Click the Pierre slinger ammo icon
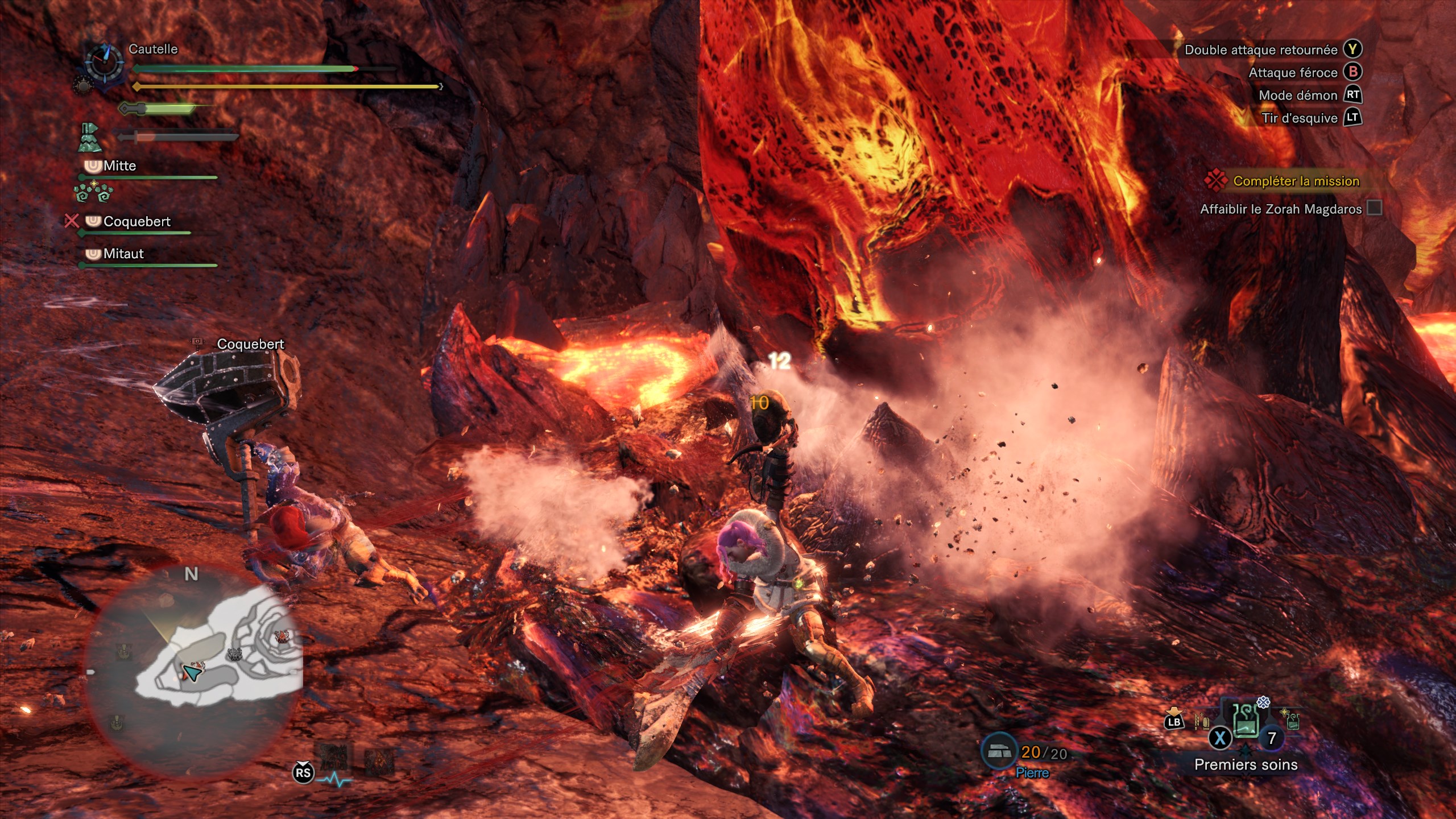 [1000, 752]
